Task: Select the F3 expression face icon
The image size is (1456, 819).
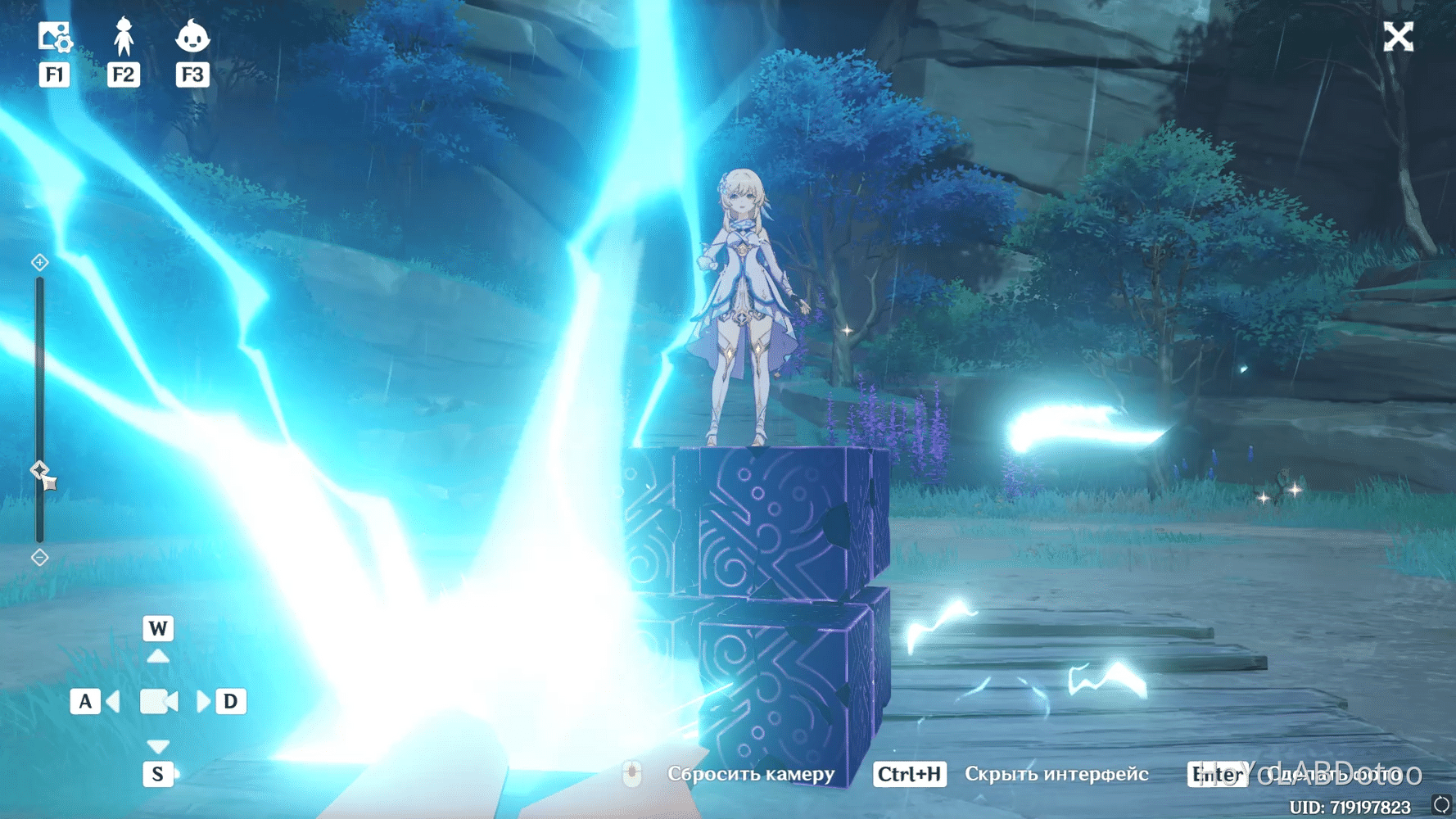Action: [x=193, y=38]
